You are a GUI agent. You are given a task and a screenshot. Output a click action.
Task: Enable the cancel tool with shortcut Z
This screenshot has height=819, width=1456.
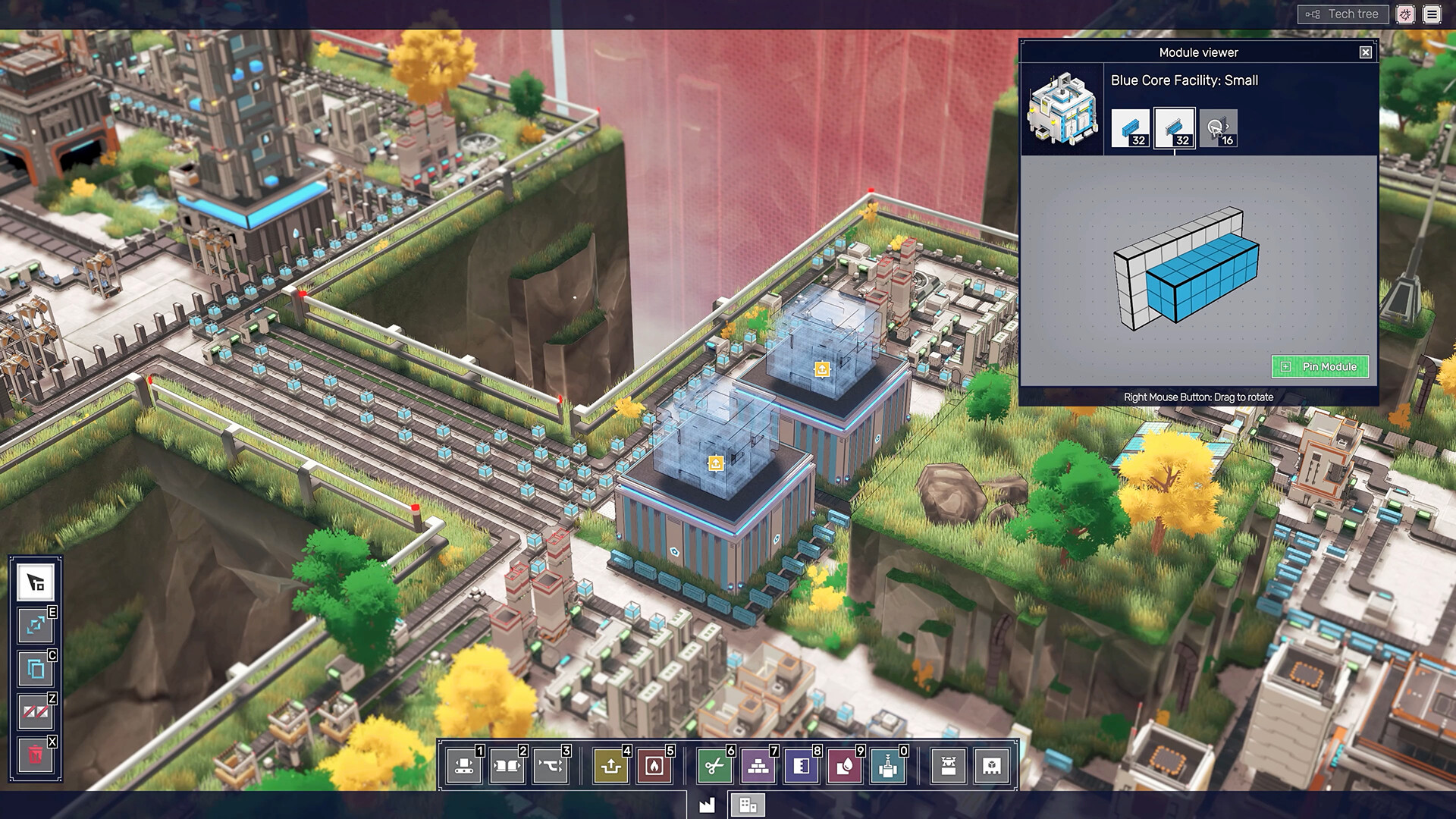(x=33, y=712)
